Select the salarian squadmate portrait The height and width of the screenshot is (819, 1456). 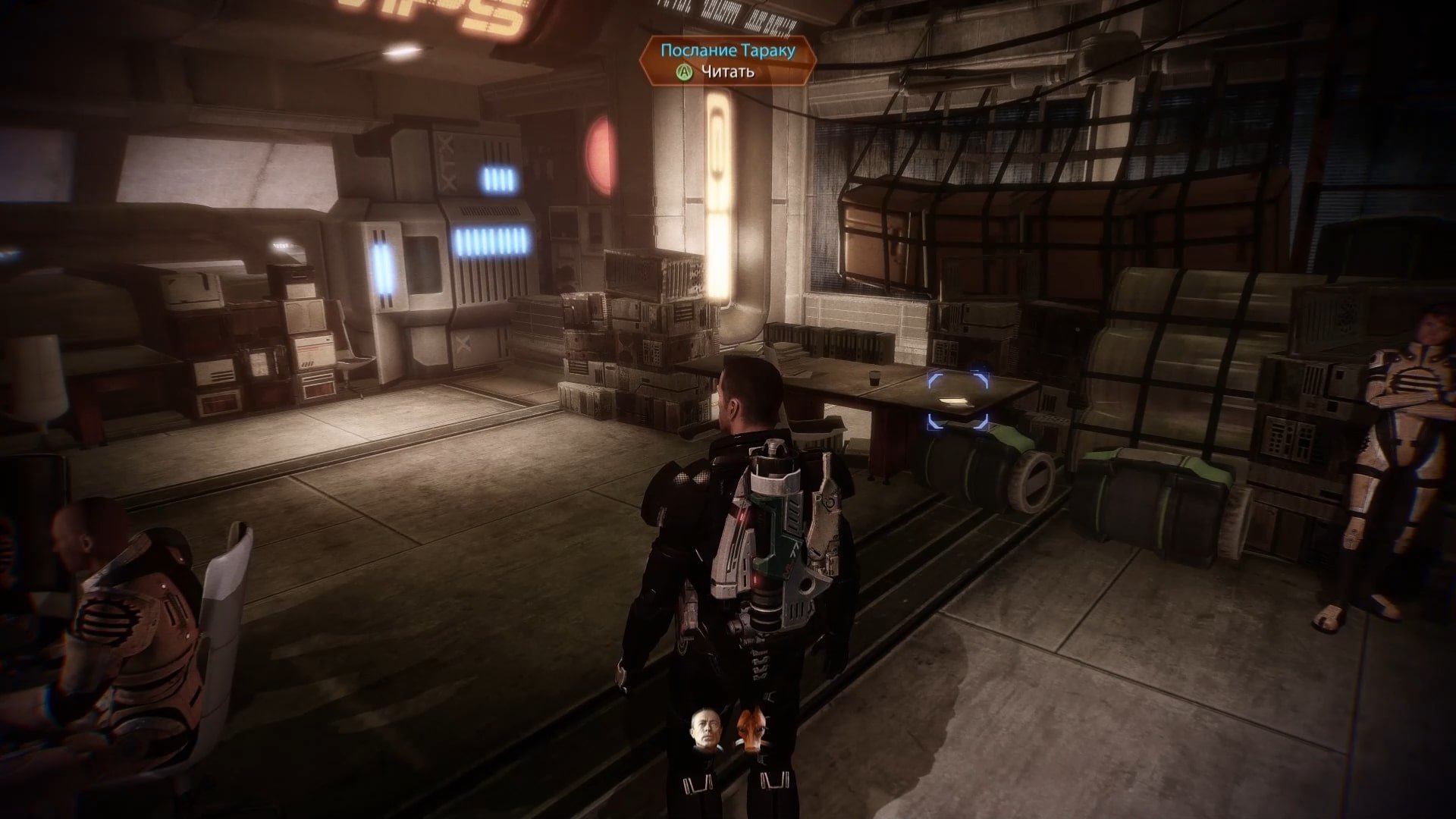coord(749,730)
